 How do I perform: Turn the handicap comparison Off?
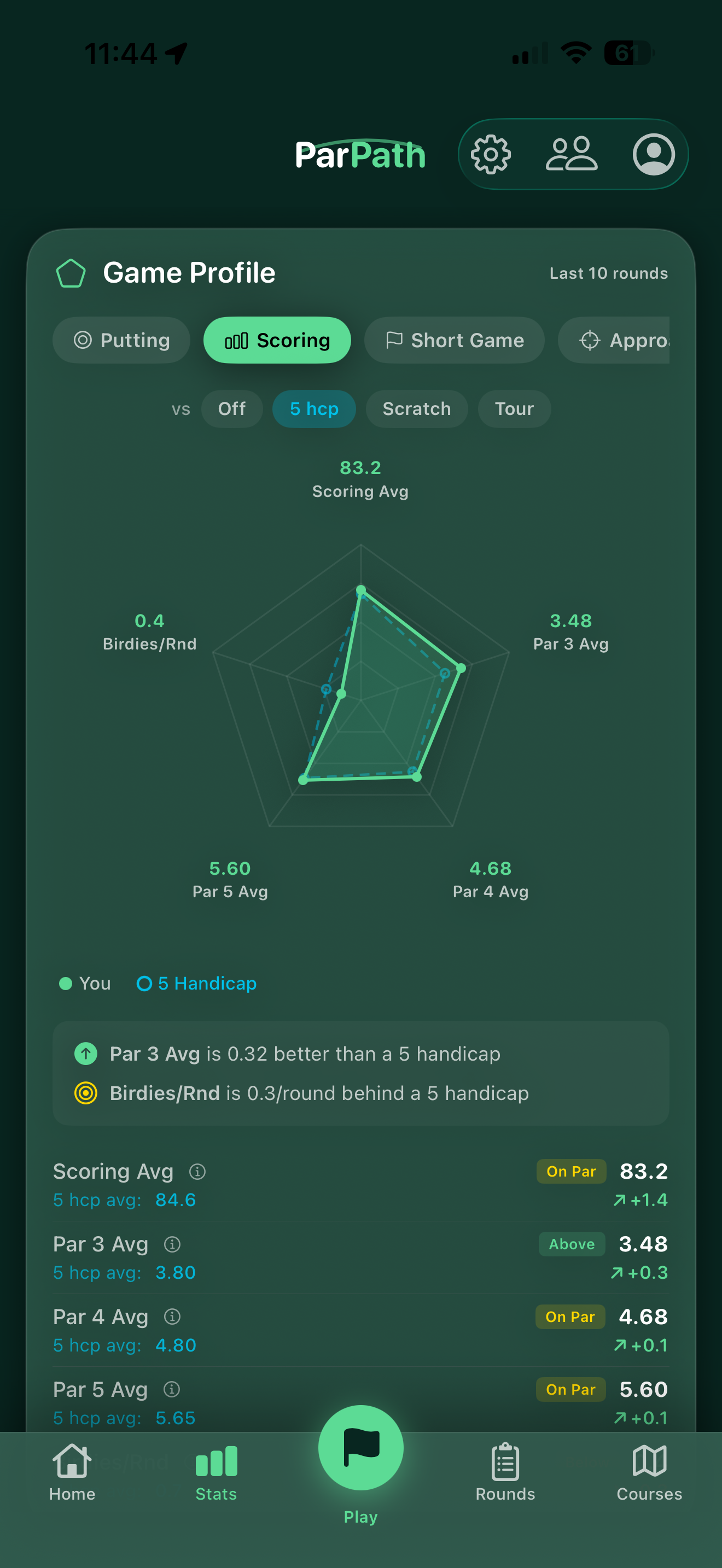pos(232,408)
